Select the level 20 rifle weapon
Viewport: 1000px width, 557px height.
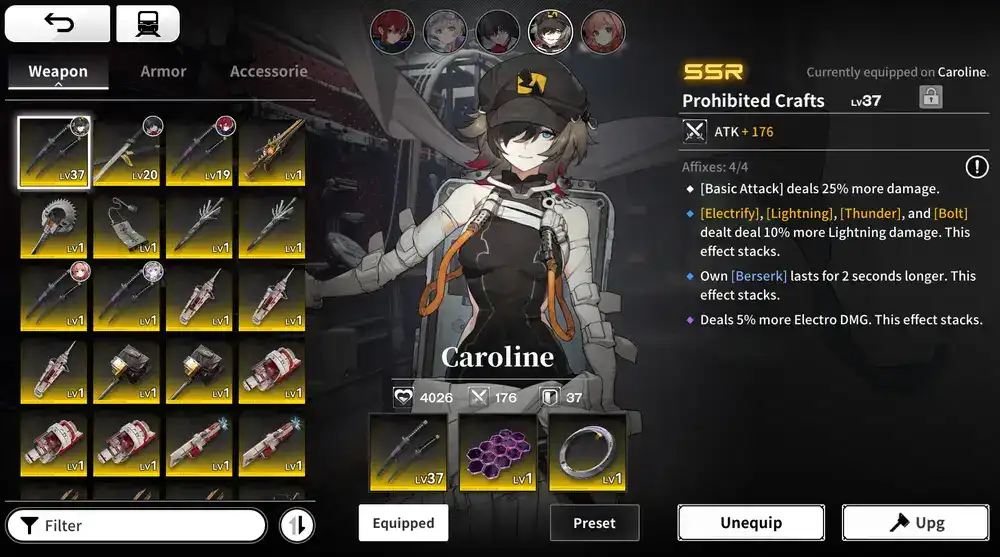[128, 152]
